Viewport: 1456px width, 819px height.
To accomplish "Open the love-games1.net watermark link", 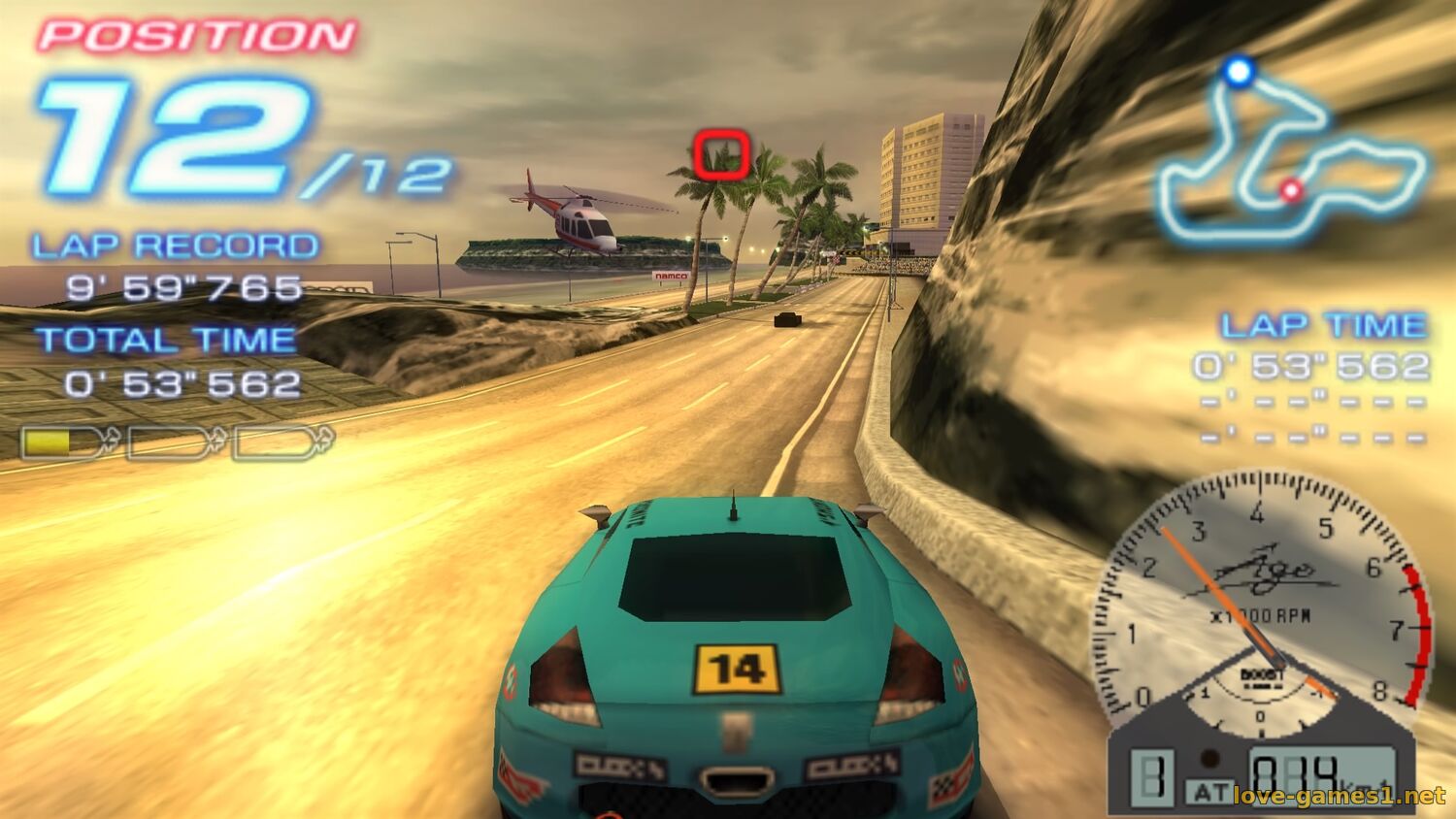I will [x=1339, y=797].
